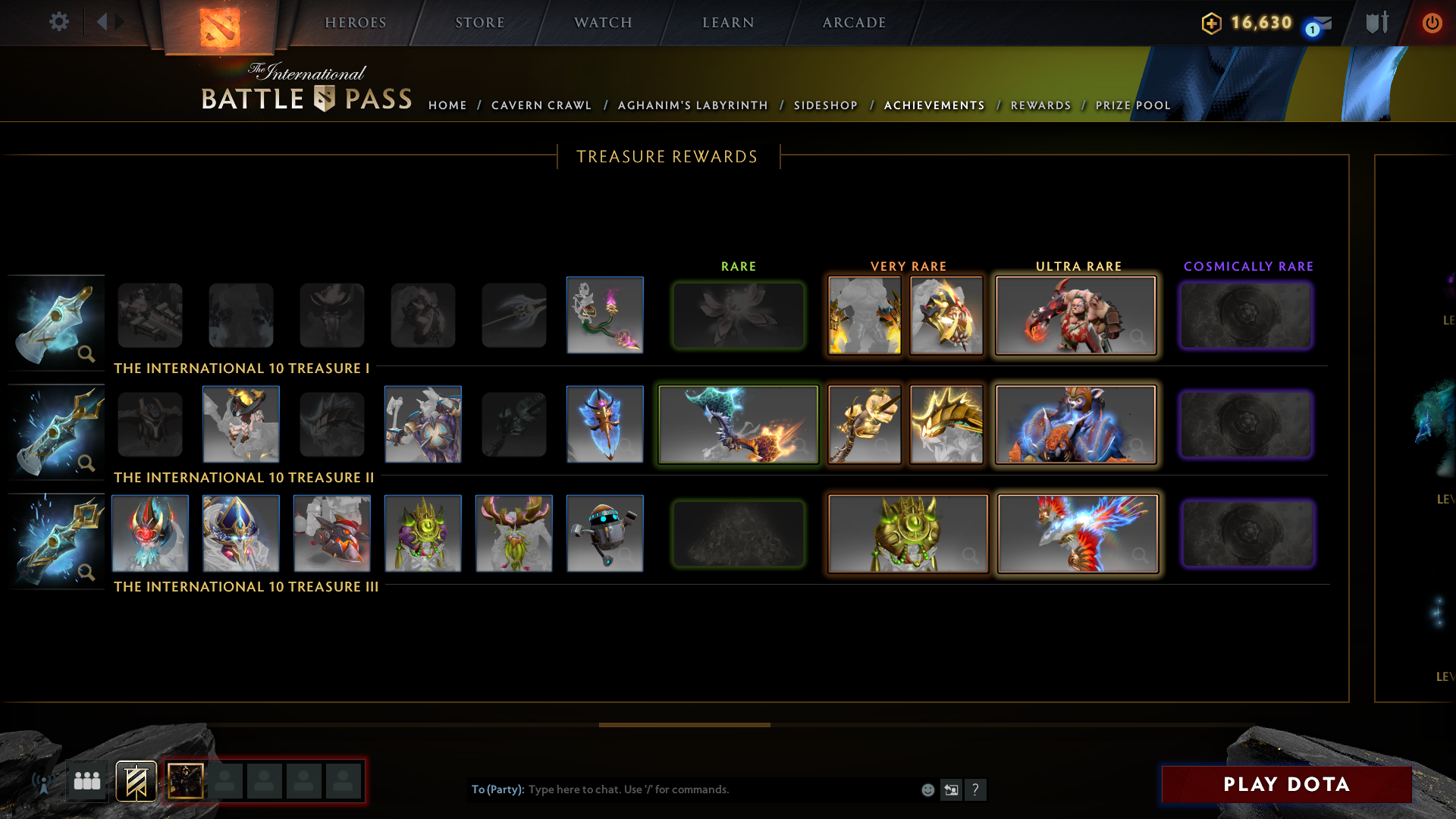This screenshot has height=819, width=1456.
Task: Switch to the Watch section
Action: pyautogui.click(x=603, y=23)
